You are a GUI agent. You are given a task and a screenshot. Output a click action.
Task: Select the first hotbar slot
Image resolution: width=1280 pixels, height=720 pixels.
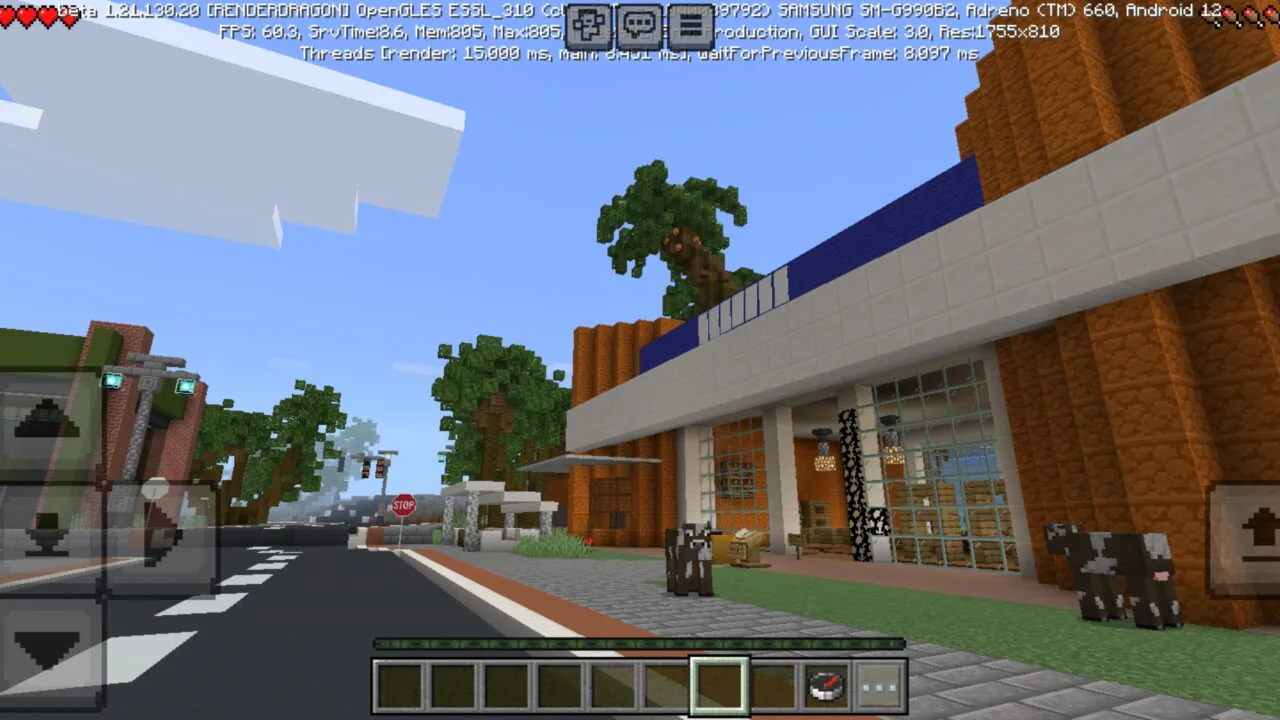click(400, 684)
